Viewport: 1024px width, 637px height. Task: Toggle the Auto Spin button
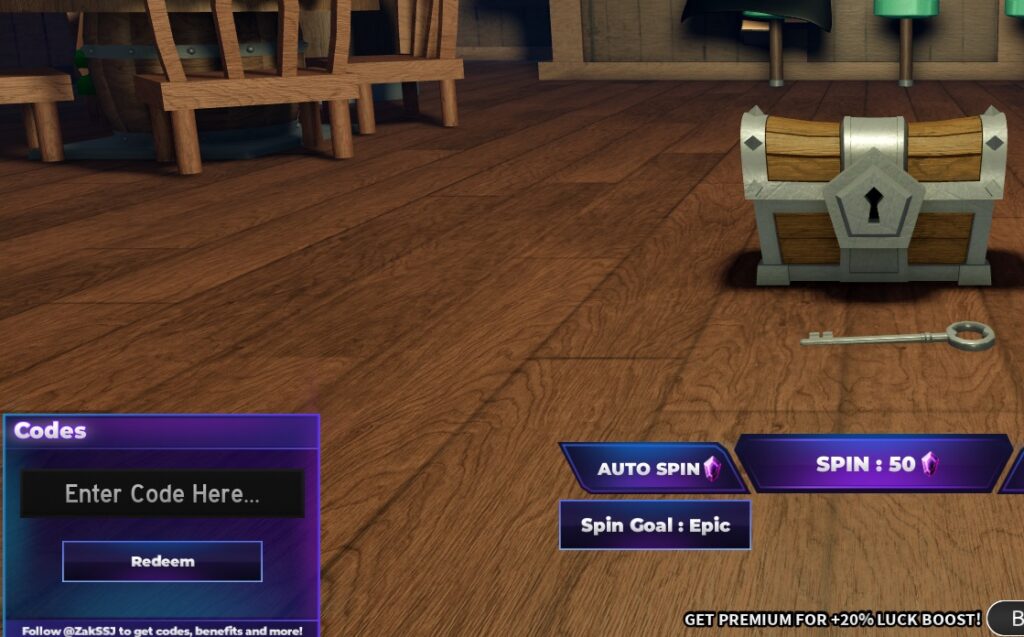point(654,468)
